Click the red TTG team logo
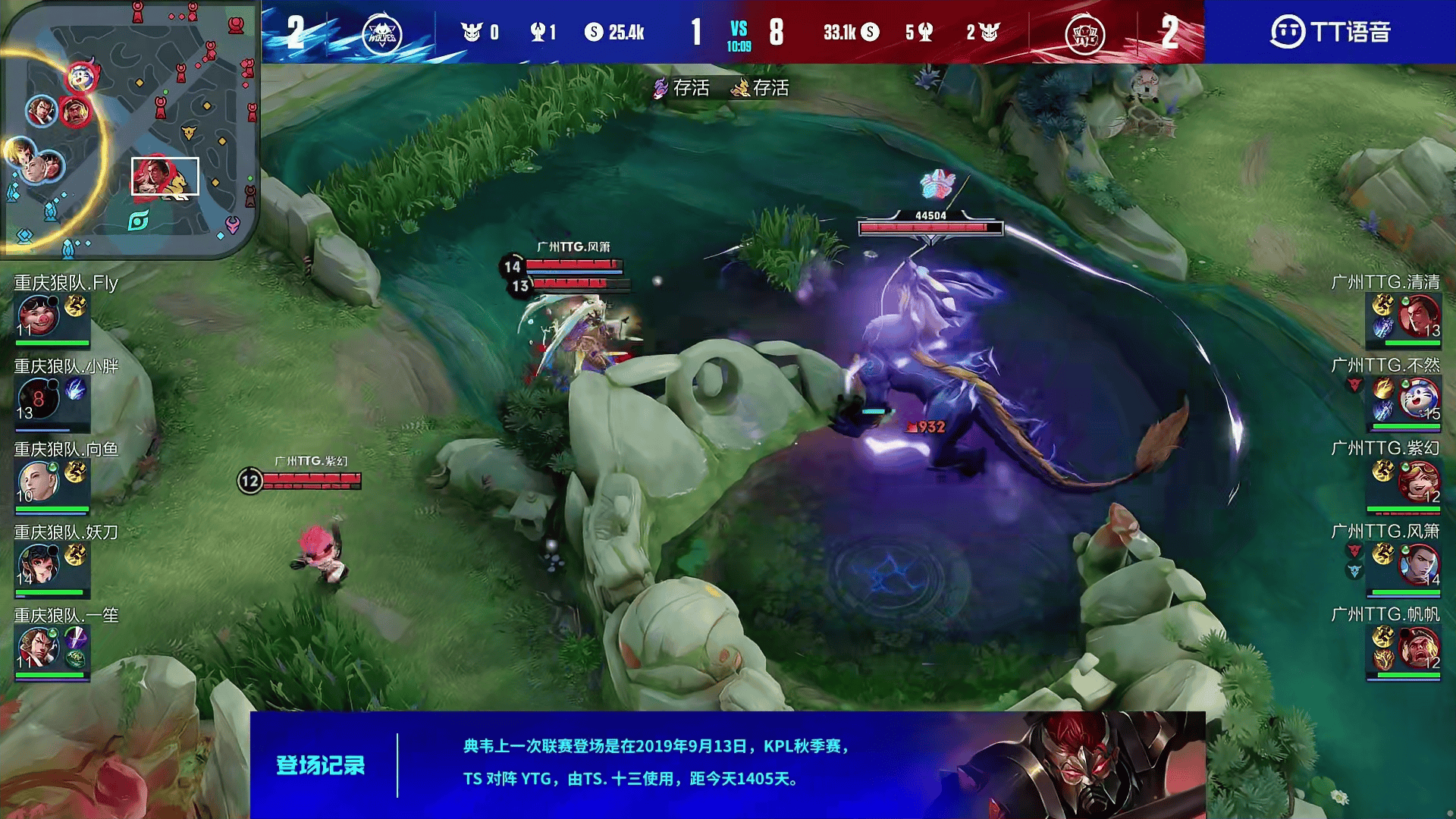The image size is (1456, 819). click(x=1084, y=33)
